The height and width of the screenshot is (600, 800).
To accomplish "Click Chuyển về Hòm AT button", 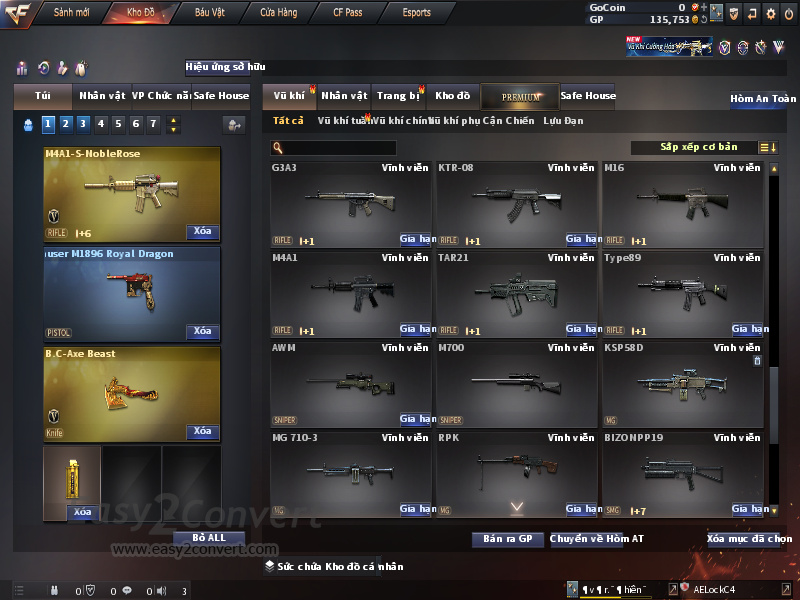I will coord(596,539).
